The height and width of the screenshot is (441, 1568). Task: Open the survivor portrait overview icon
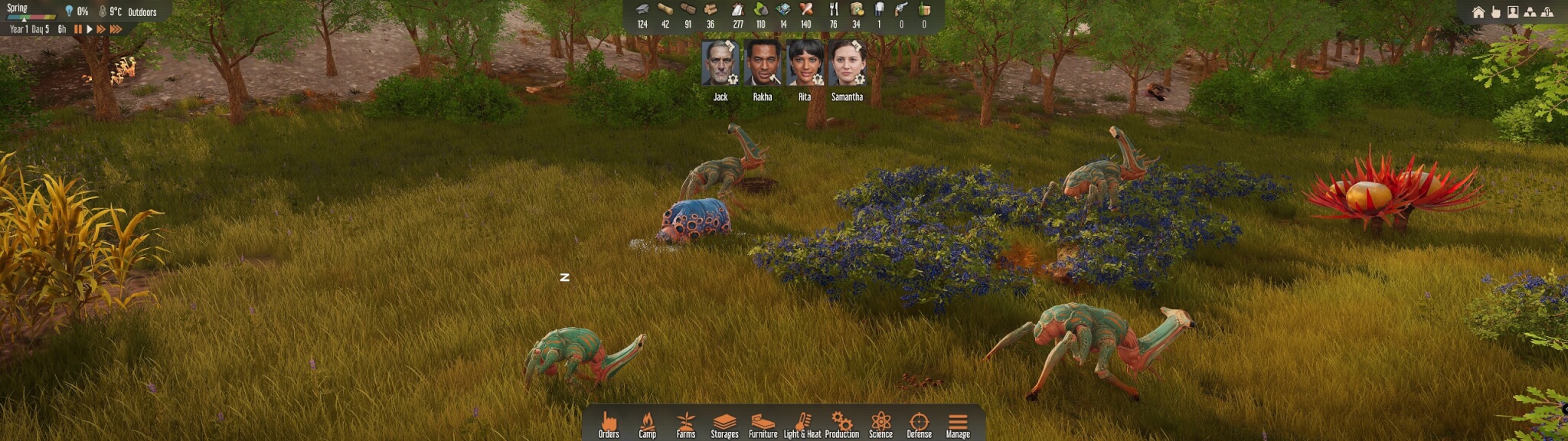tap(1513, 12)
